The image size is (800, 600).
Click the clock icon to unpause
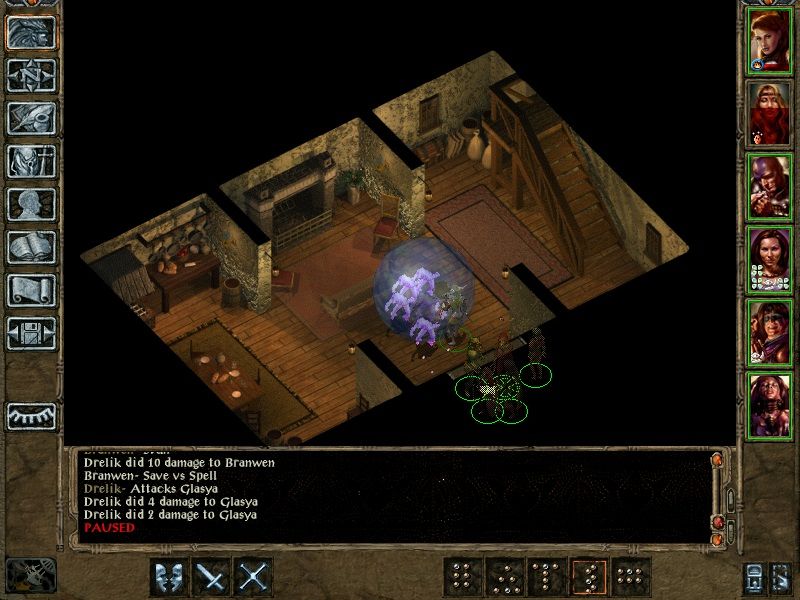coord(30,576)
